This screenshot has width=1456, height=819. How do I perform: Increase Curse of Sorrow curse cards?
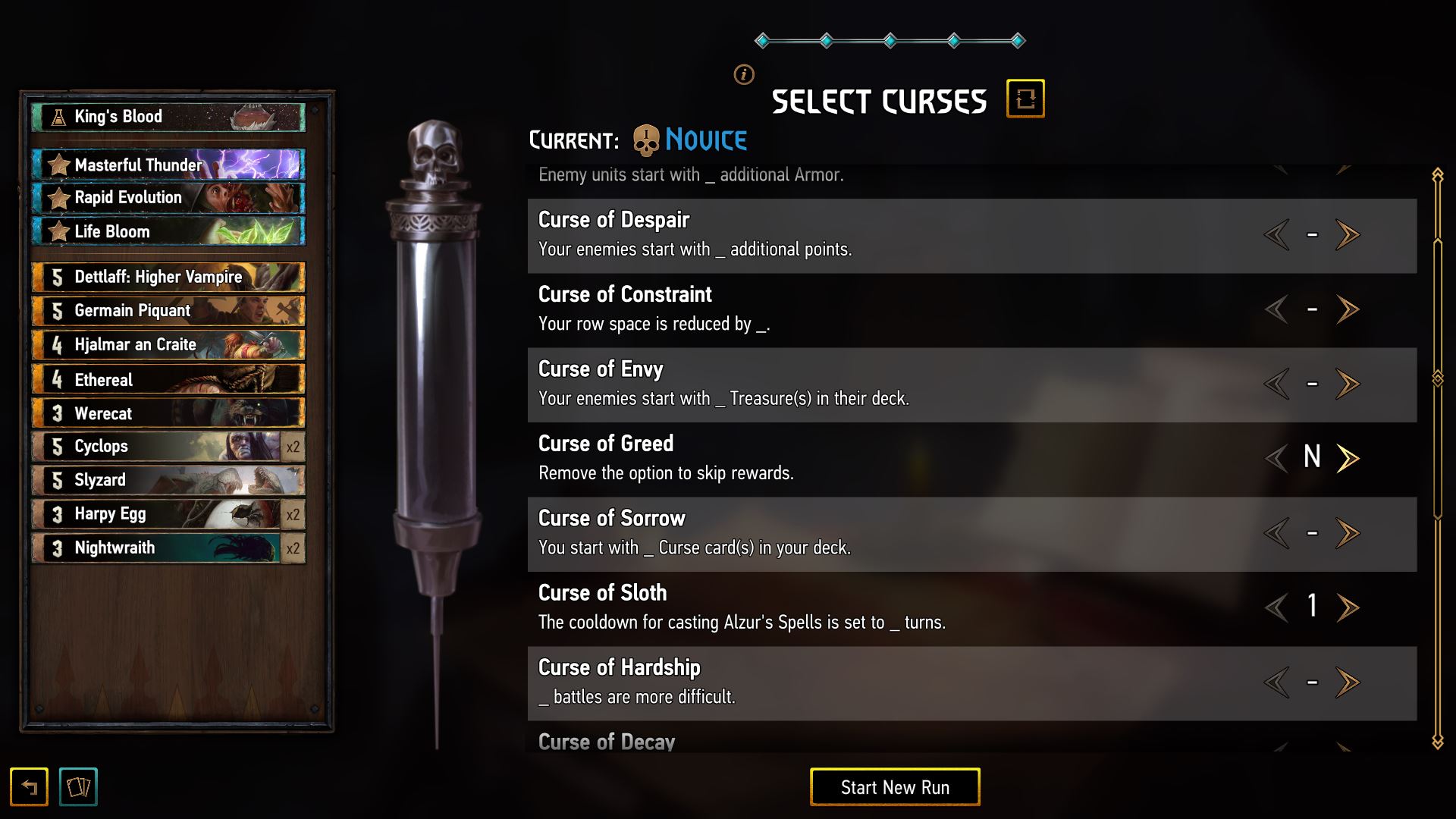pos(1348,532)
